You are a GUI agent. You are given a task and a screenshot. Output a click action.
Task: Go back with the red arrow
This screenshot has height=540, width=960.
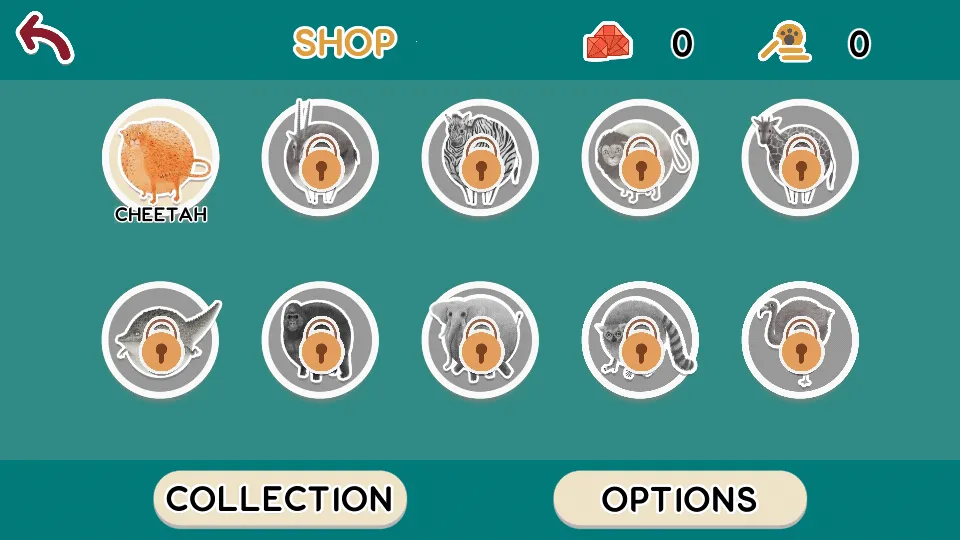click(45, 37)
